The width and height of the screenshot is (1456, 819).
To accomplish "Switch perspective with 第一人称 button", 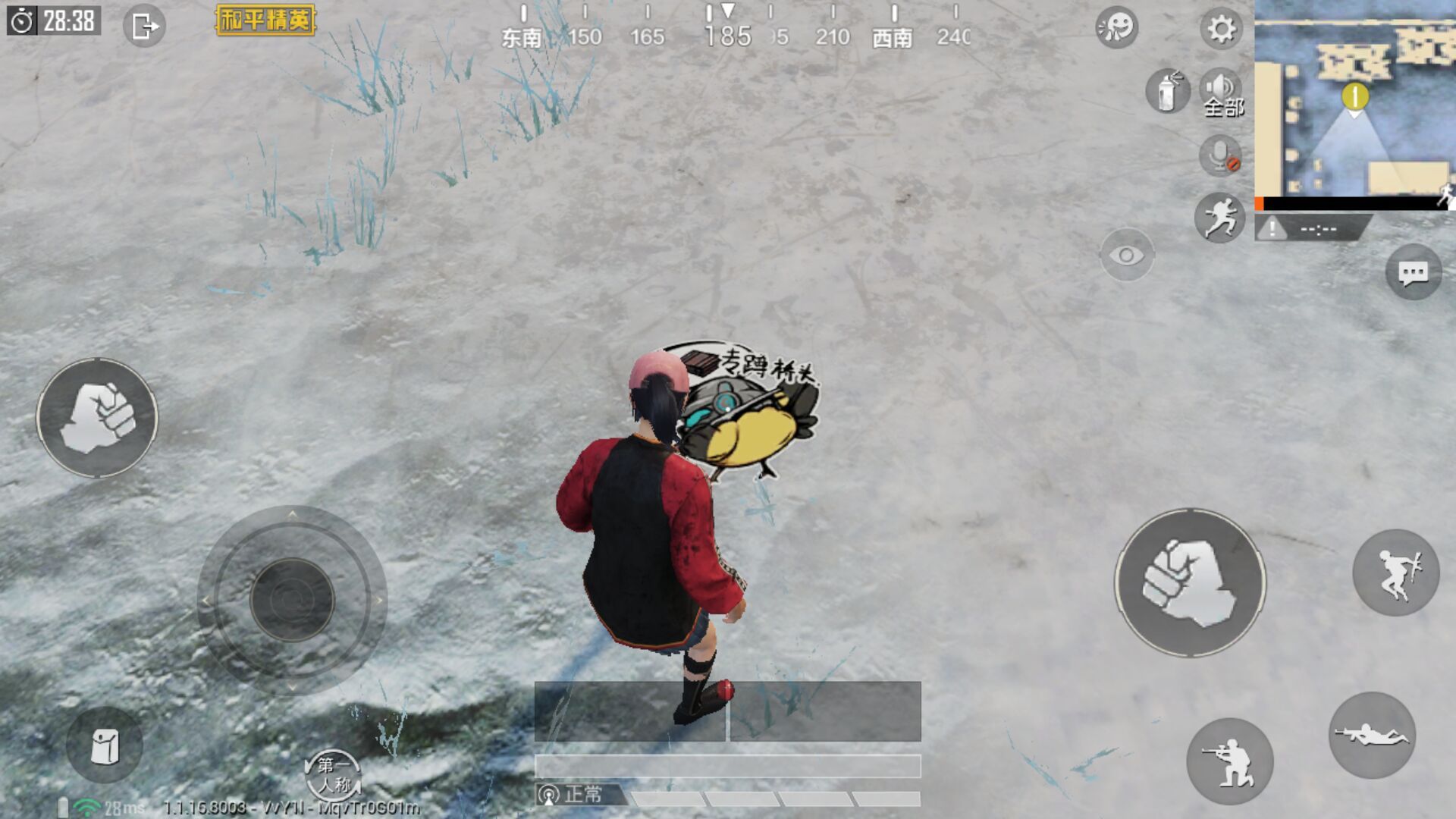I will pos(333,775).
